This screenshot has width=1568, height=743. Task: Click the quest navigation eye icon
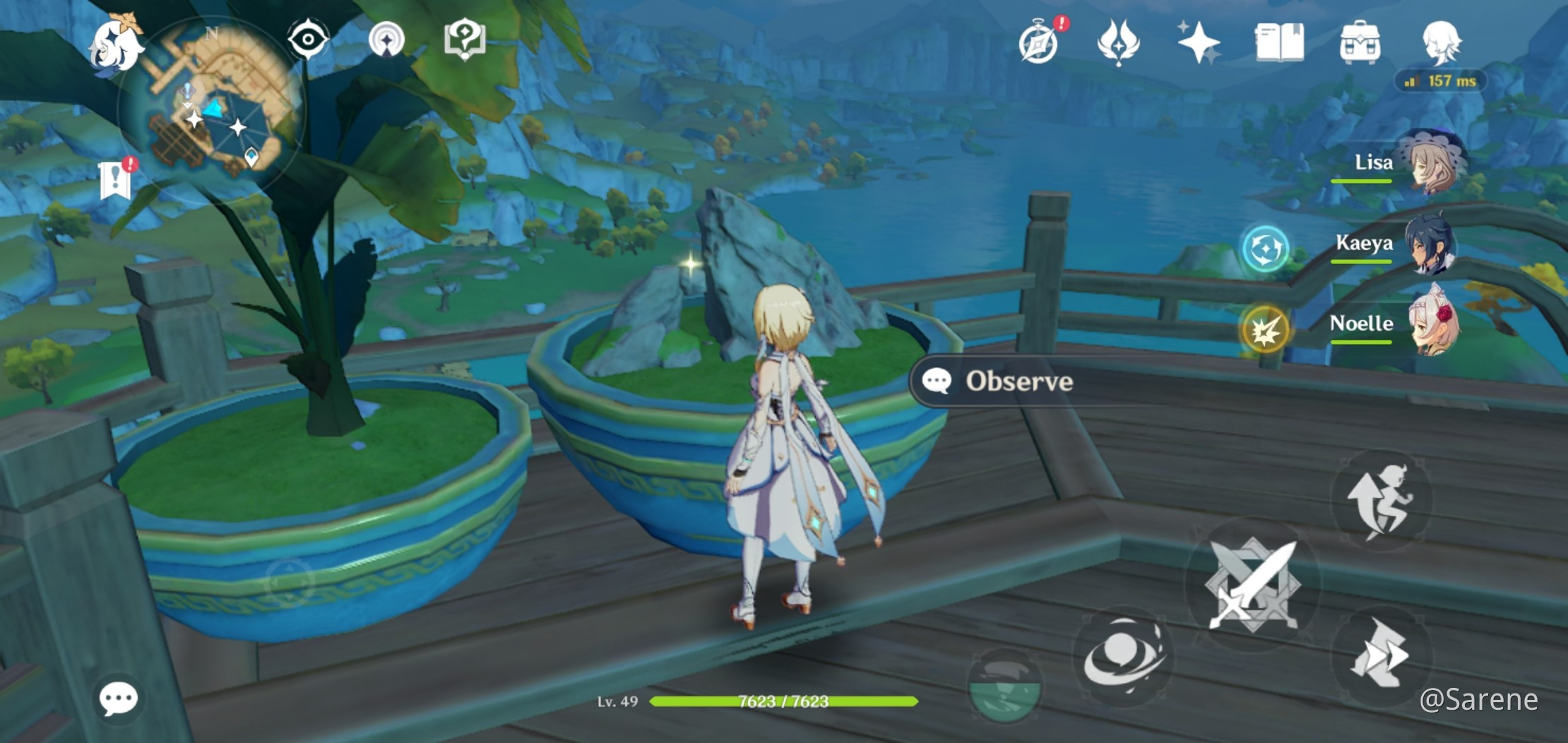click(x=307, y=40)
